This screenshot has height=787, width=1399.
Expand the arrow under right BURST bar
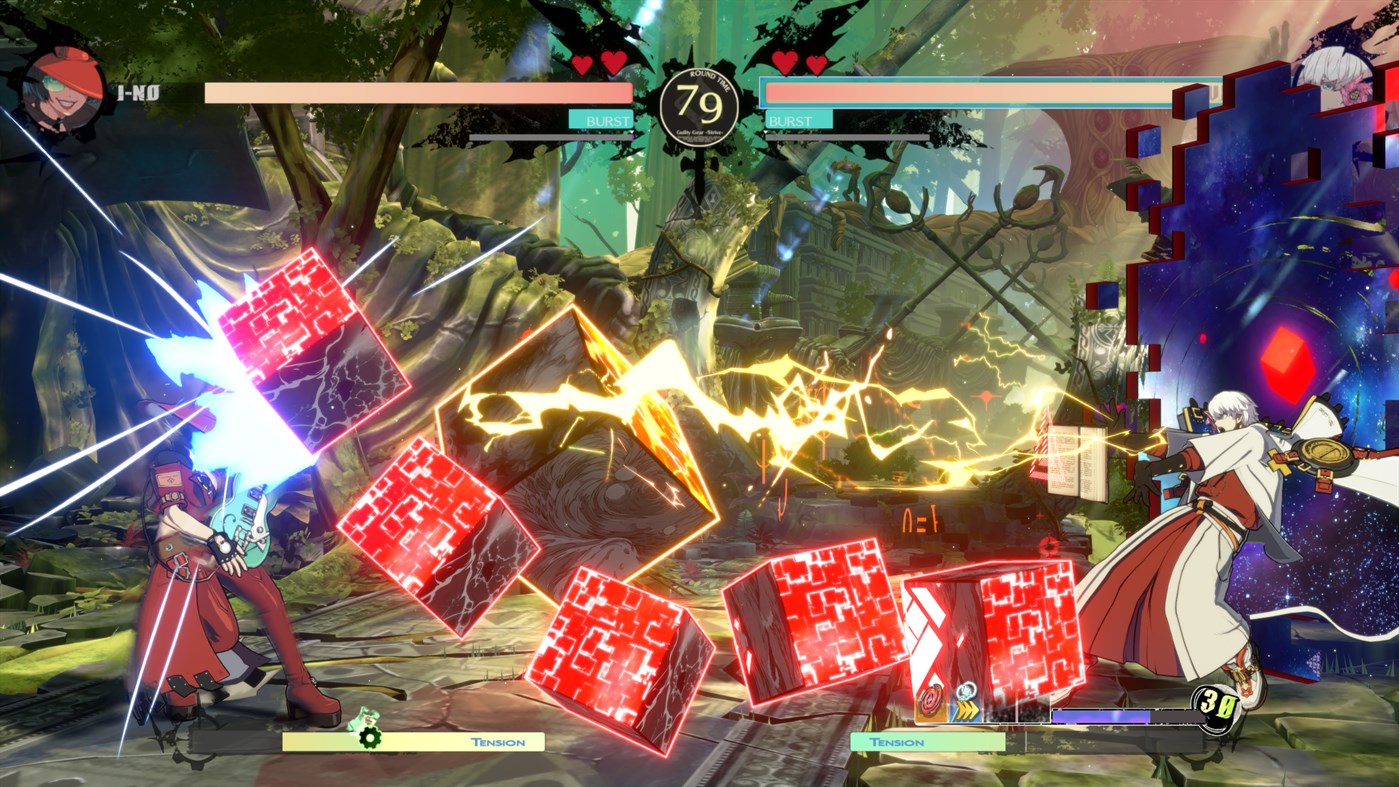pos(765,131)
